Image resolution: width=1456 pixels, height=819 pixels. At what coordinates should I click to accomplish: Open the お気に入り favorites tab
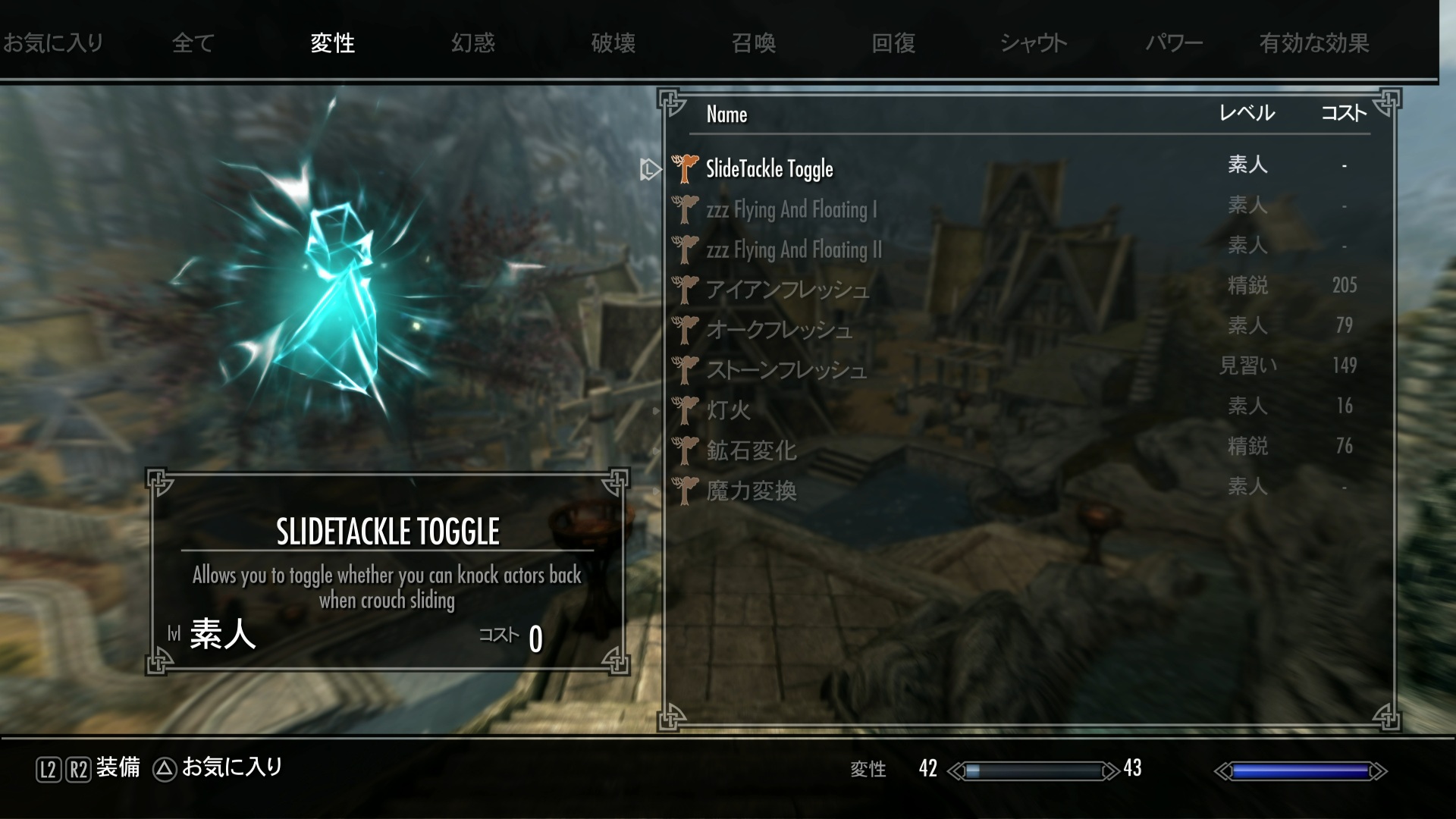pyautogui.click(x=53, y=42)
